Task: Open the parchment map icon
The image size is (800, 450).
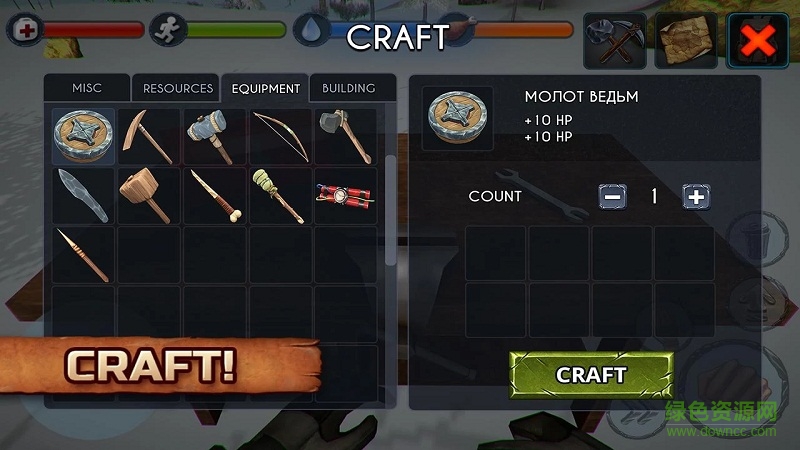Action: (687, 40)
